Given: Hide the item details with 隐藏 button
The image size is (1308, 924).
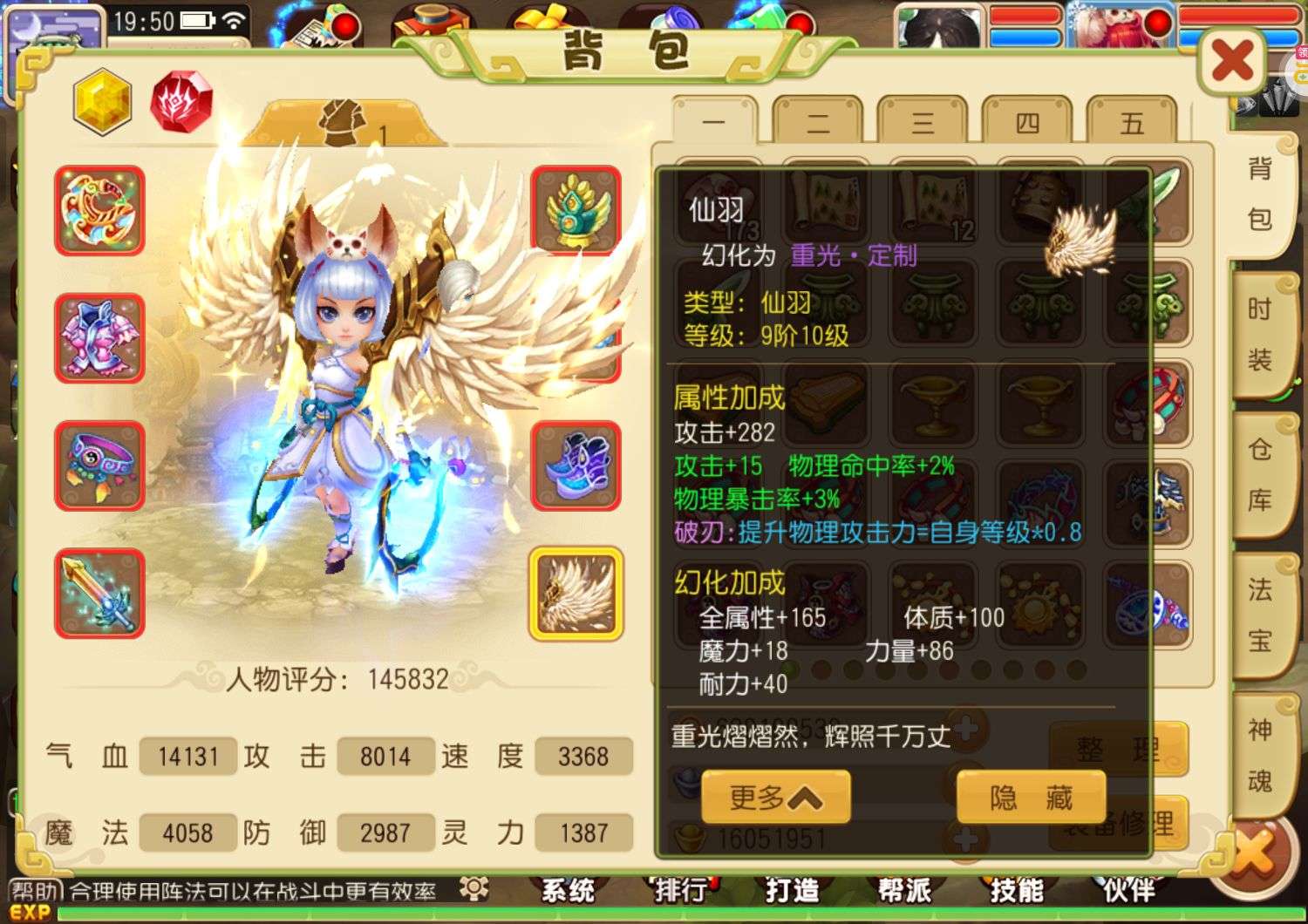Looking at the screenshot, I should tap(1030, 795).
